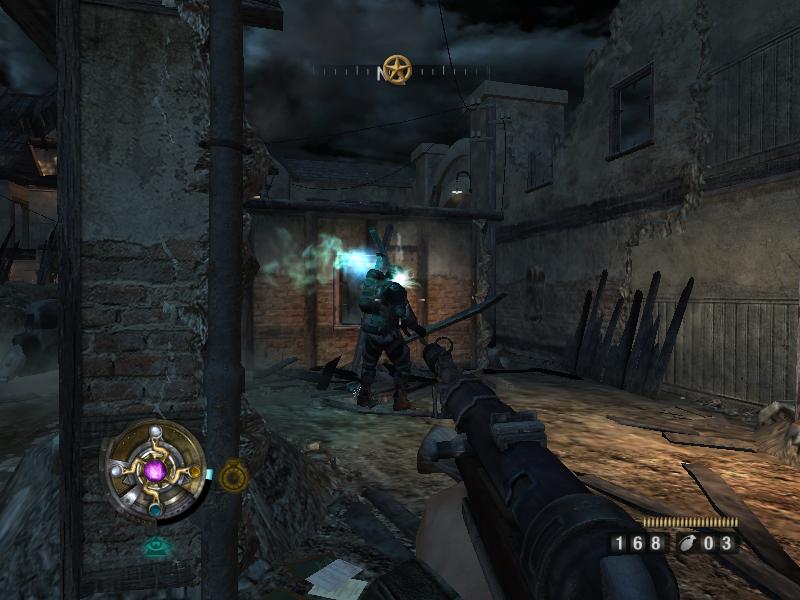Click the compass N heading marker

point(381,73)
